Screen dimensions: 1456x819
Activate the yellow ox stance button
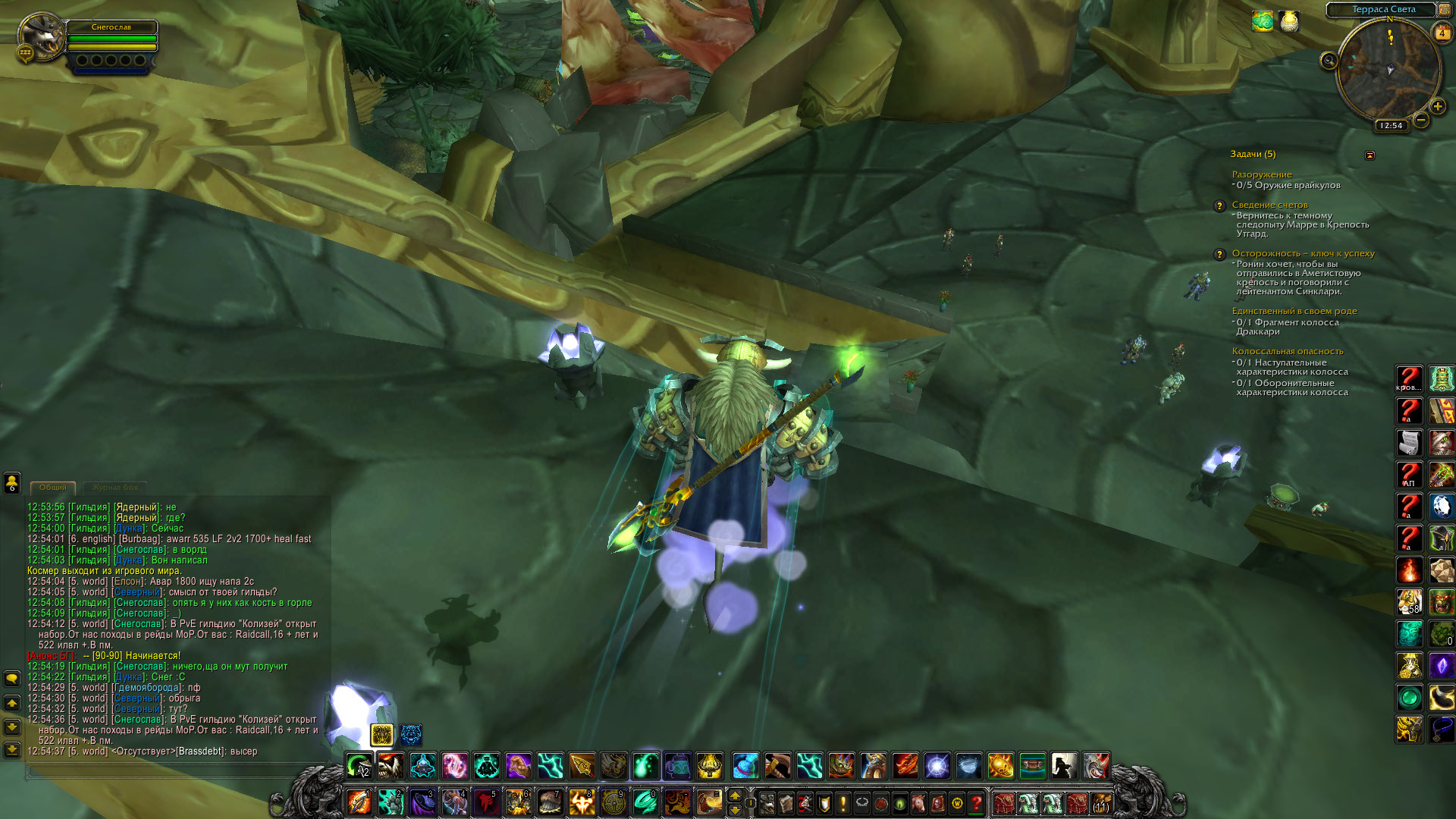click(x=382, y=734)
